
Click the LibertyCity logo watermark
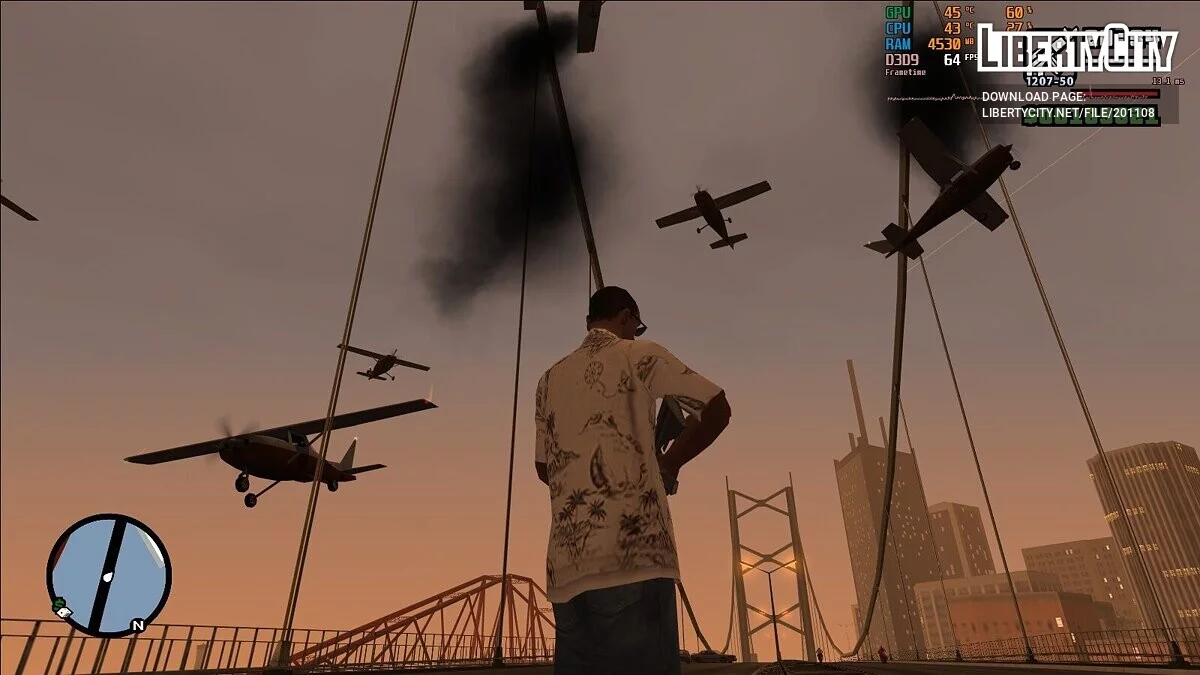1076,48
